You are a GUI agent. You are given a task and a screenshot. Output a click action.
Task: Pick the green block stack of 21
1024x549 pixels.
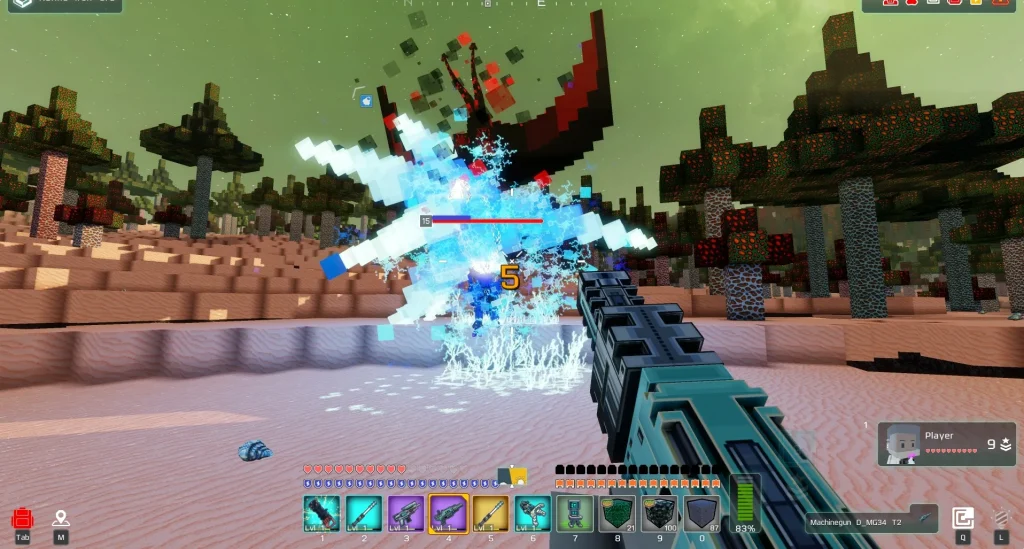(x=617, y=514)
